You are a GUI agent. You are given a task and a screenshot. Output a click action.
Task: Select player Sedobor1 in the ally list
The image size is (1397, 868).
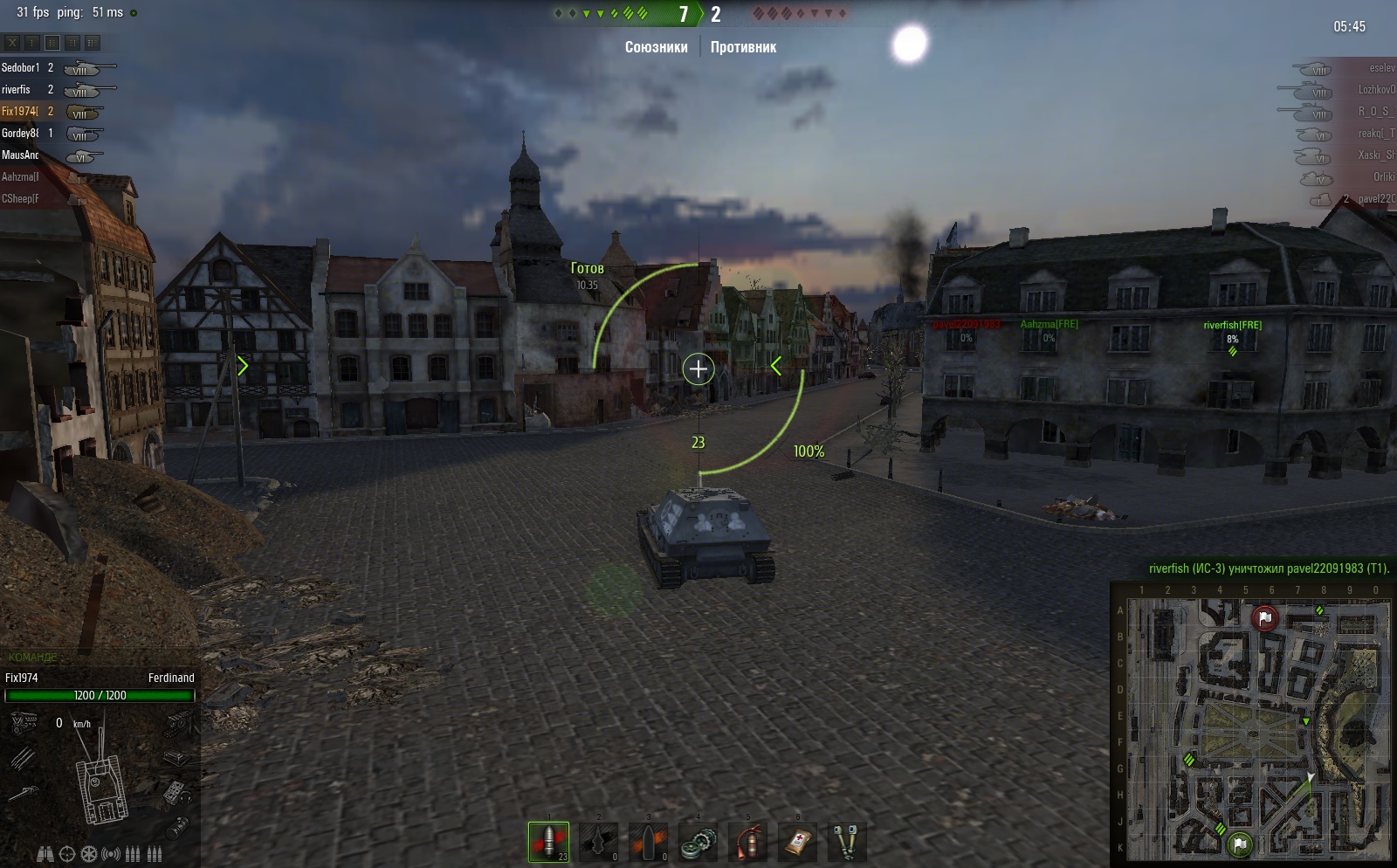point(21,67)
